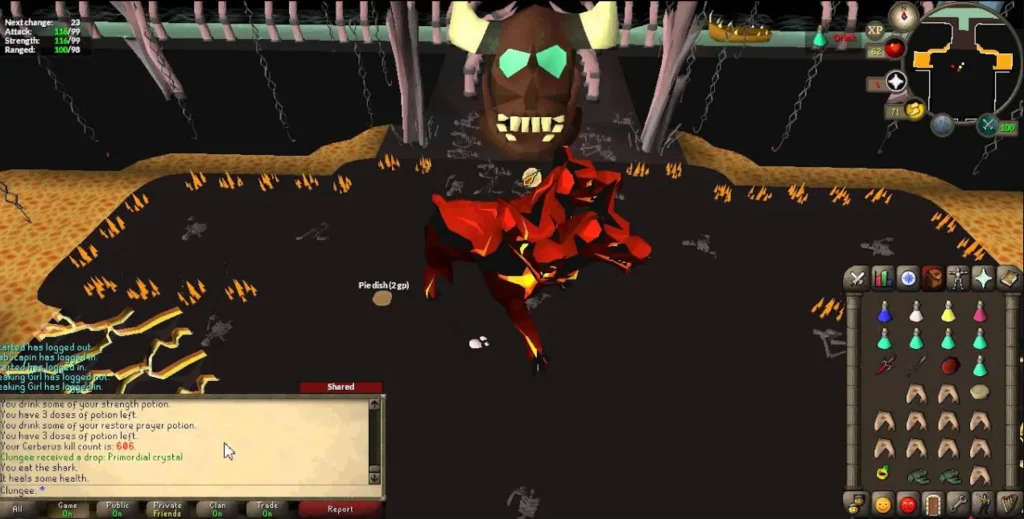Switch chat filter to Game

click(x=68, y=509)
